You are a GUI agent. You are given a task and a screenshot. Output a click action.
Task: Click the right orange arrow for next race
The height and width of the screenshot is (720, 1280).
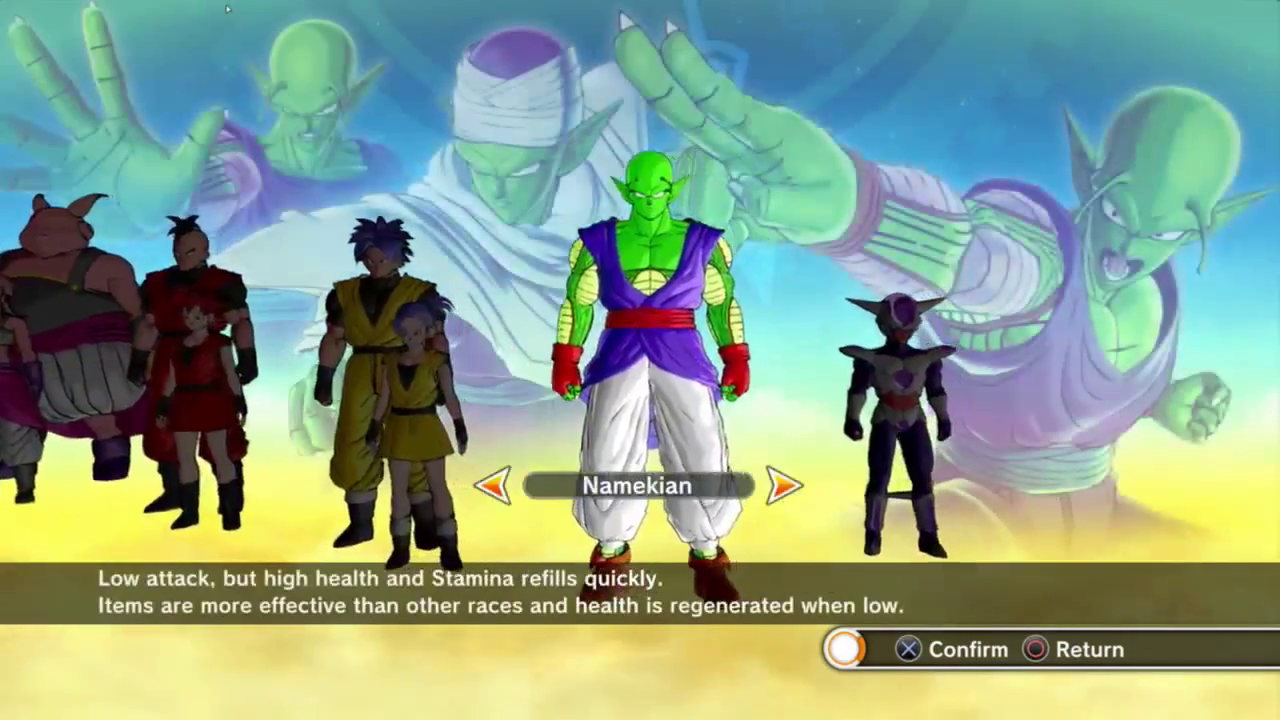point(784,486)
